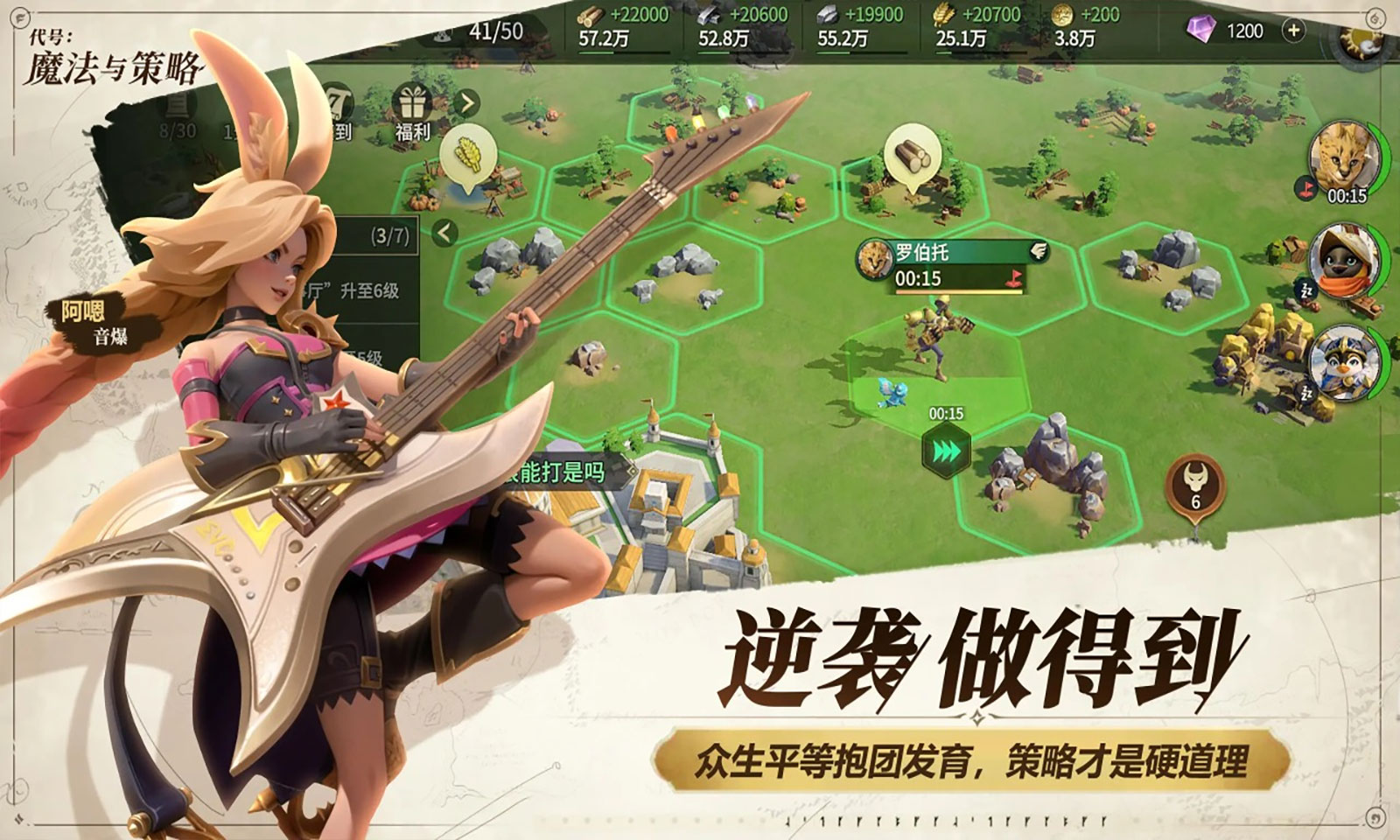Select the wheat gathering bubble on the farm tile
This screenshot has height=840, width=1400.
468,156
